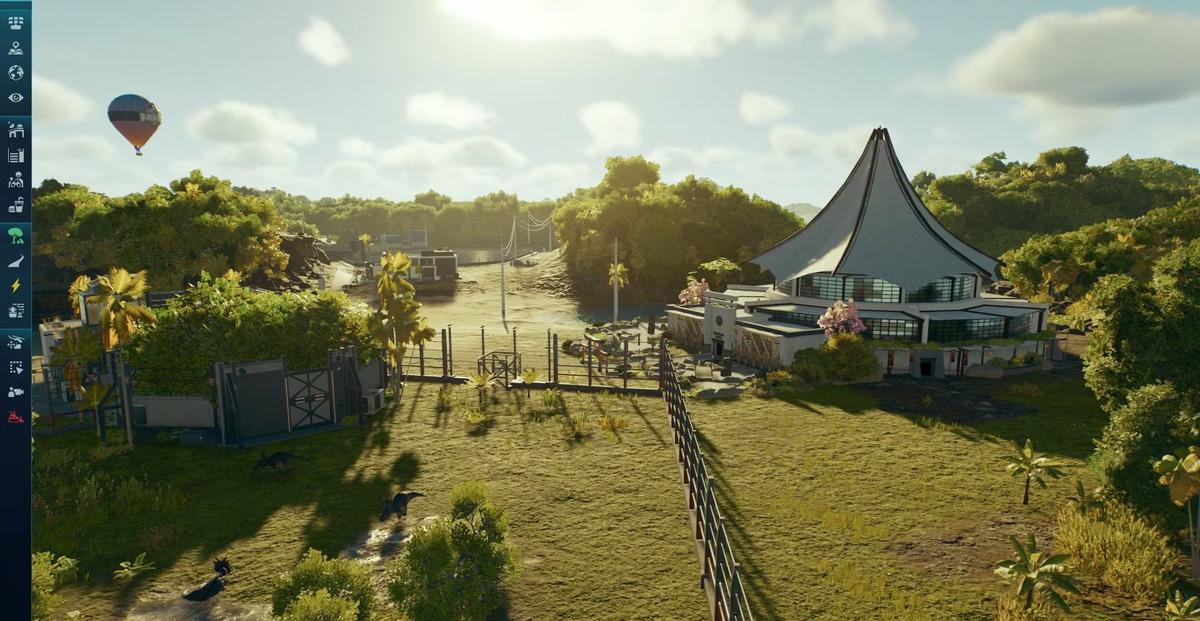
Task: Activate the dashed box multi-select tool
Action: 15,367
